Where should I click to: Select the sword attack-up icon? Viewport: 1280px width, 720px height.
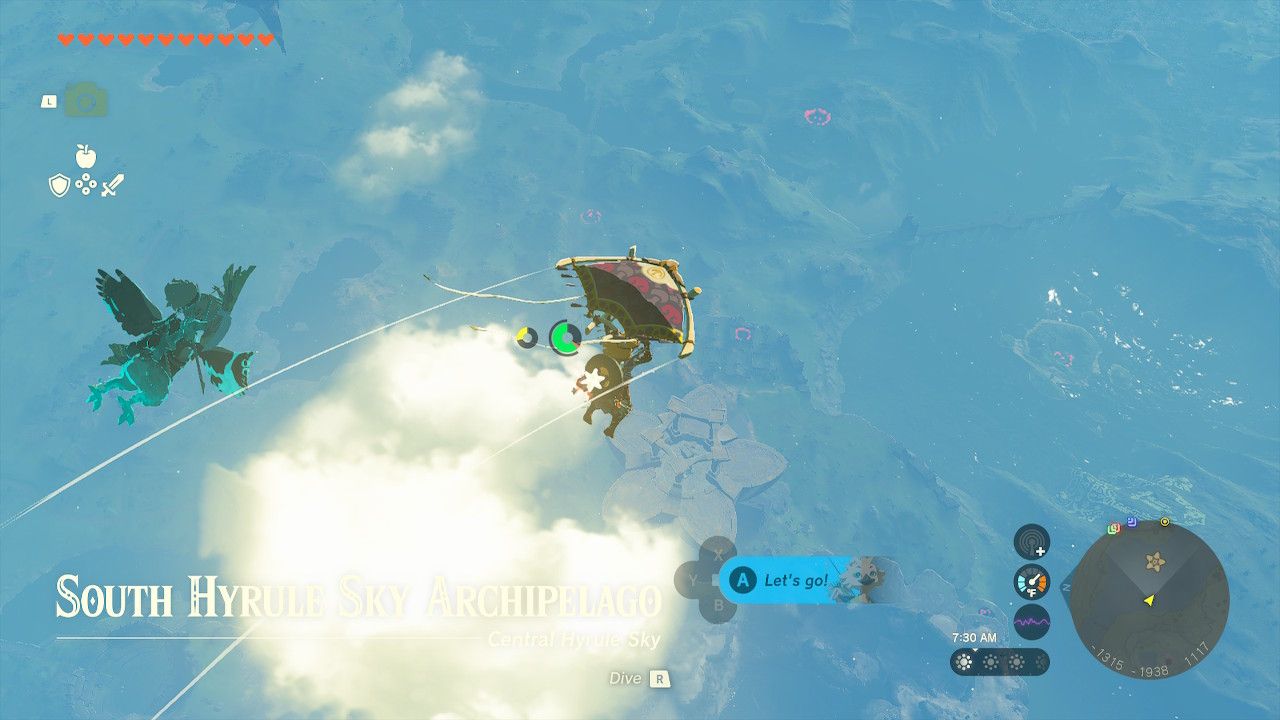(x=113, y=186)
